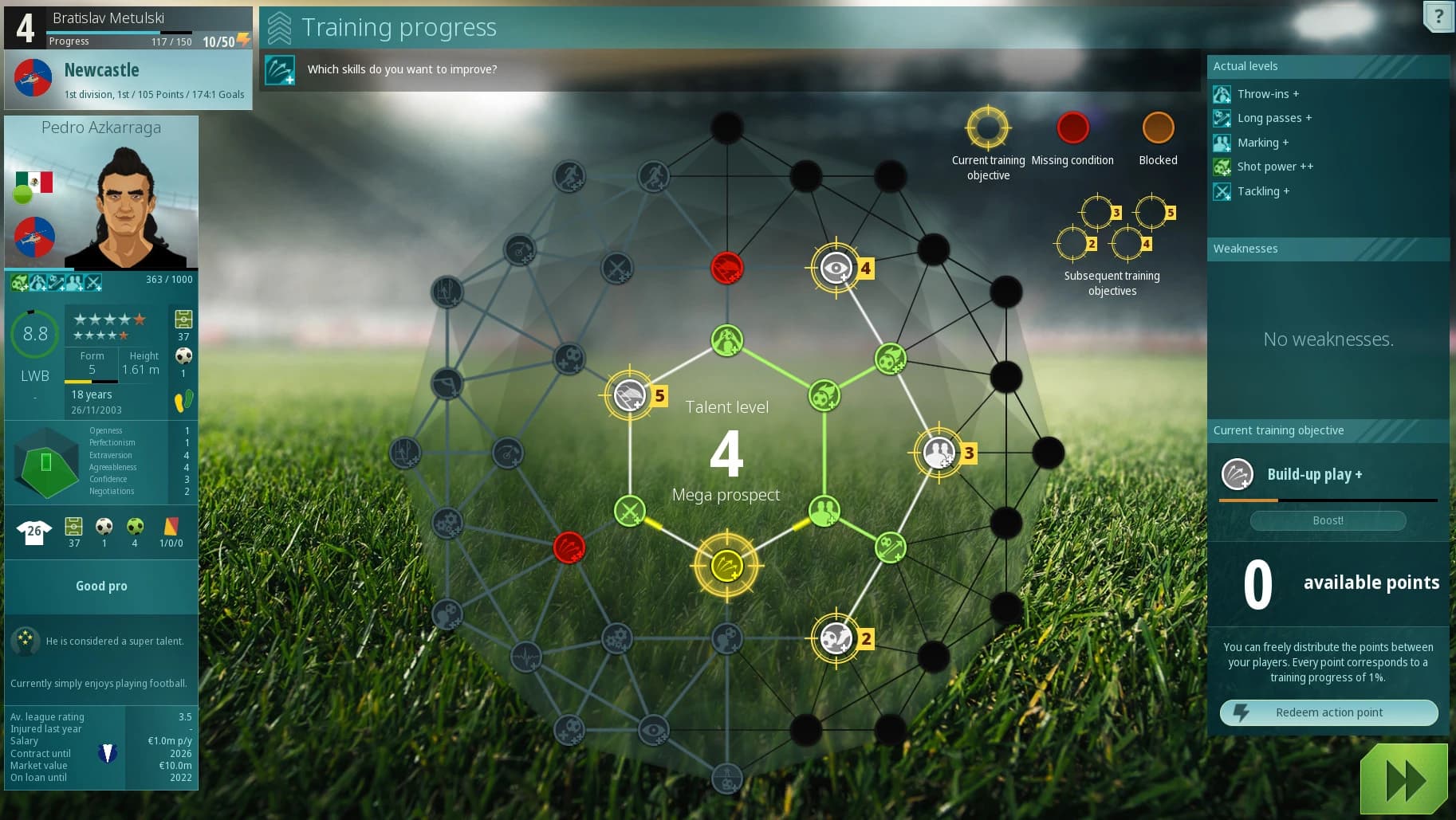This screenshot has height=820, width=1456.
Task: Open the help question mark icon
Action: [x=1438, y=16]
